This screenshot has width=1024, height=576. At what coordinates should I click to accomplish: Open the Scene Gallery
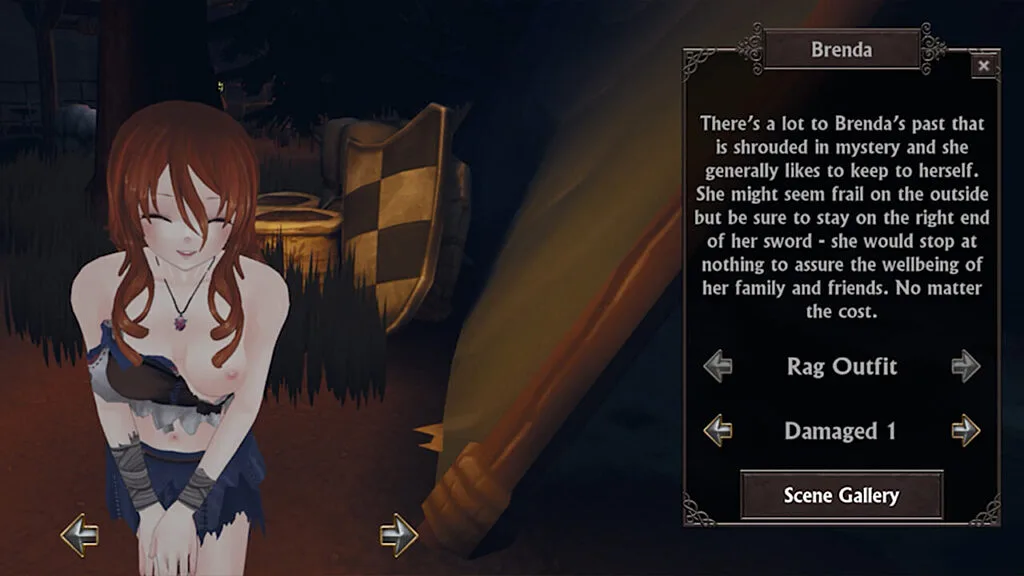(x=841, y=495)
